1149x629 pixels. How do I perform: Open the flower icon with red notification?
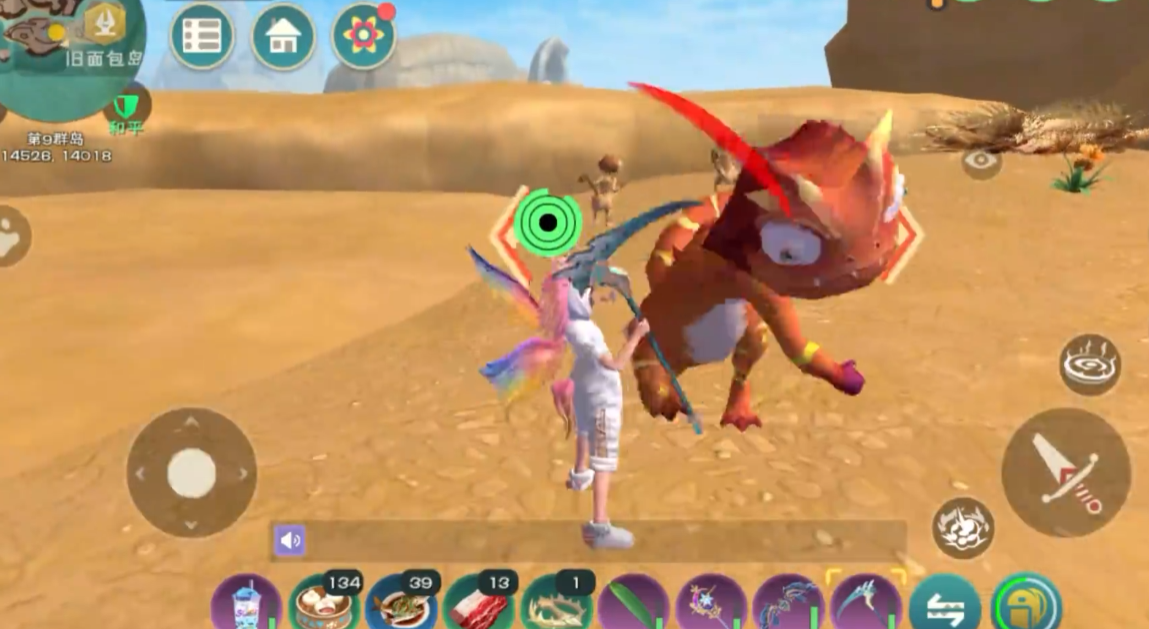(x=362, y=36)
